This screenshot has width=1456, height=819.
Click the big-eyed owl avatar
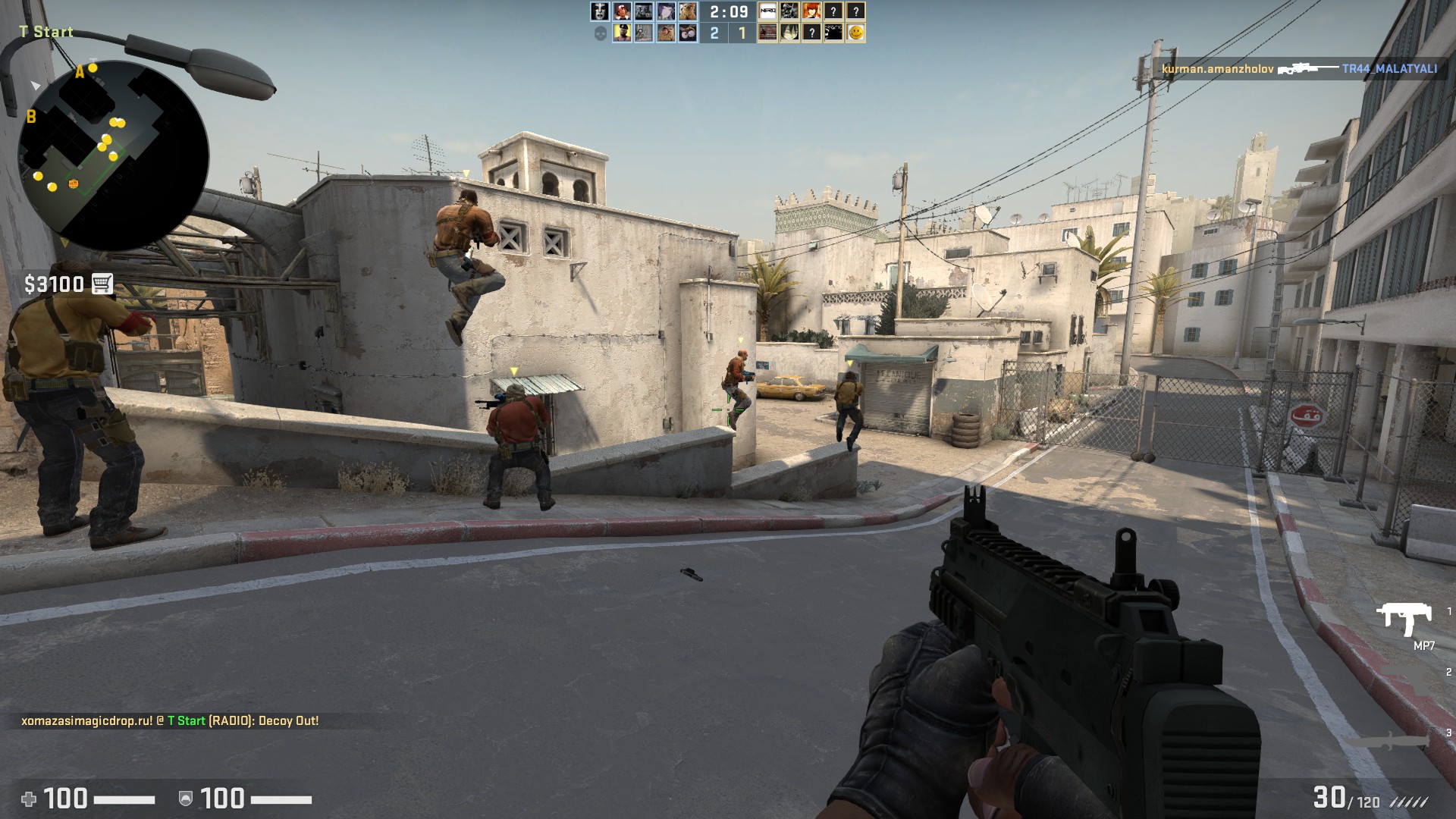(688, 33)
